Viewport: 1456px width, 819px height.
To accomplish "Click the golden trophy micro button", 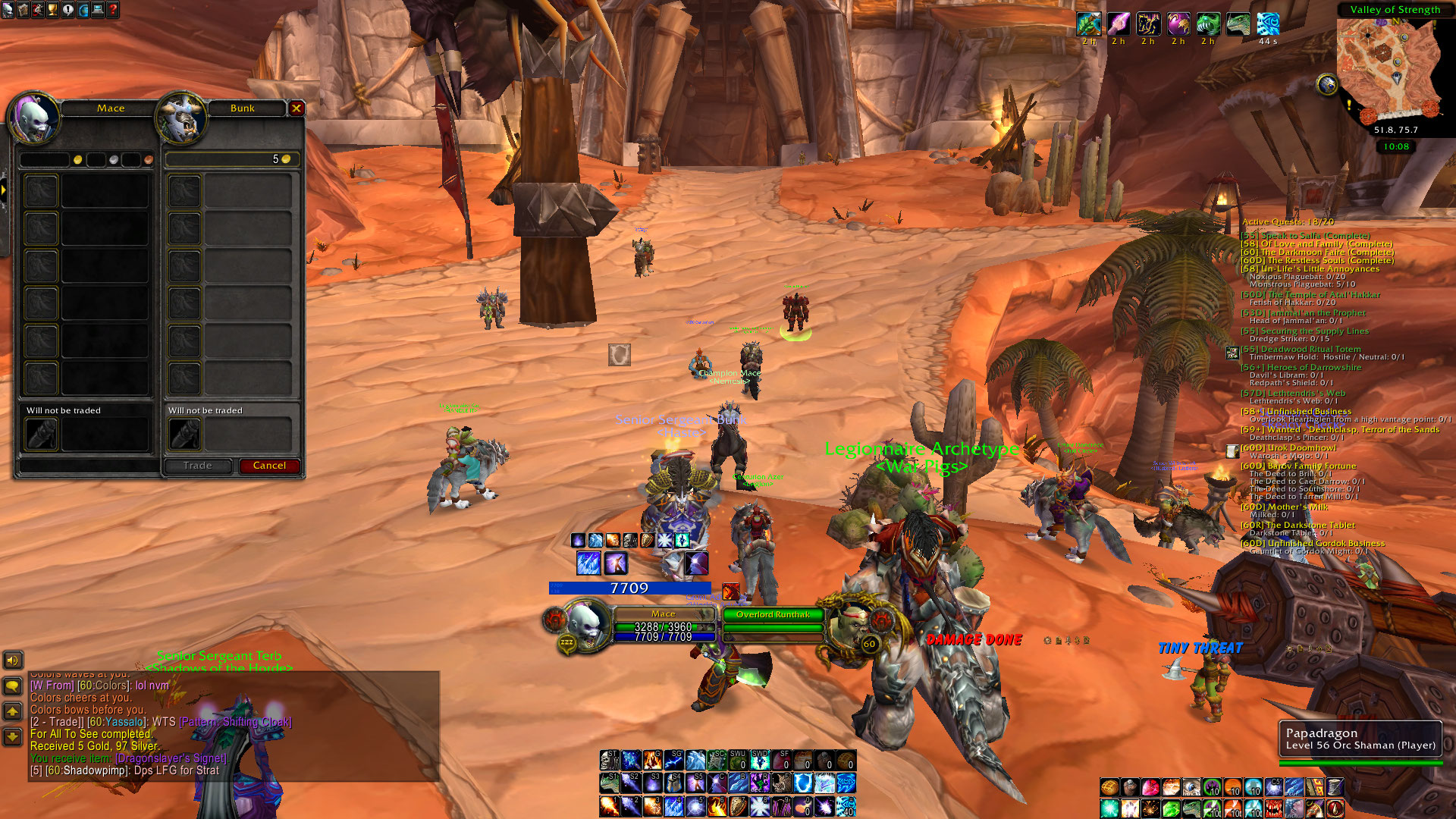I will pyautogui.click(x=52, y=10).
